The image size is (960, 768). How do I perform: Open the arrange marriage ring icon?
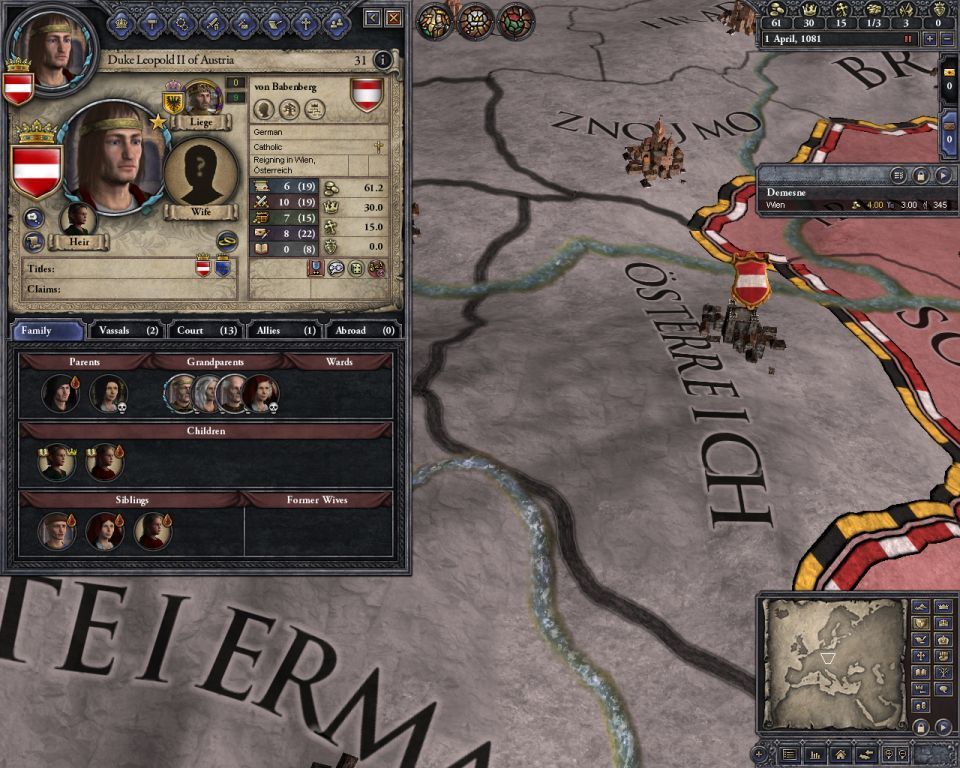pos(227,239)
